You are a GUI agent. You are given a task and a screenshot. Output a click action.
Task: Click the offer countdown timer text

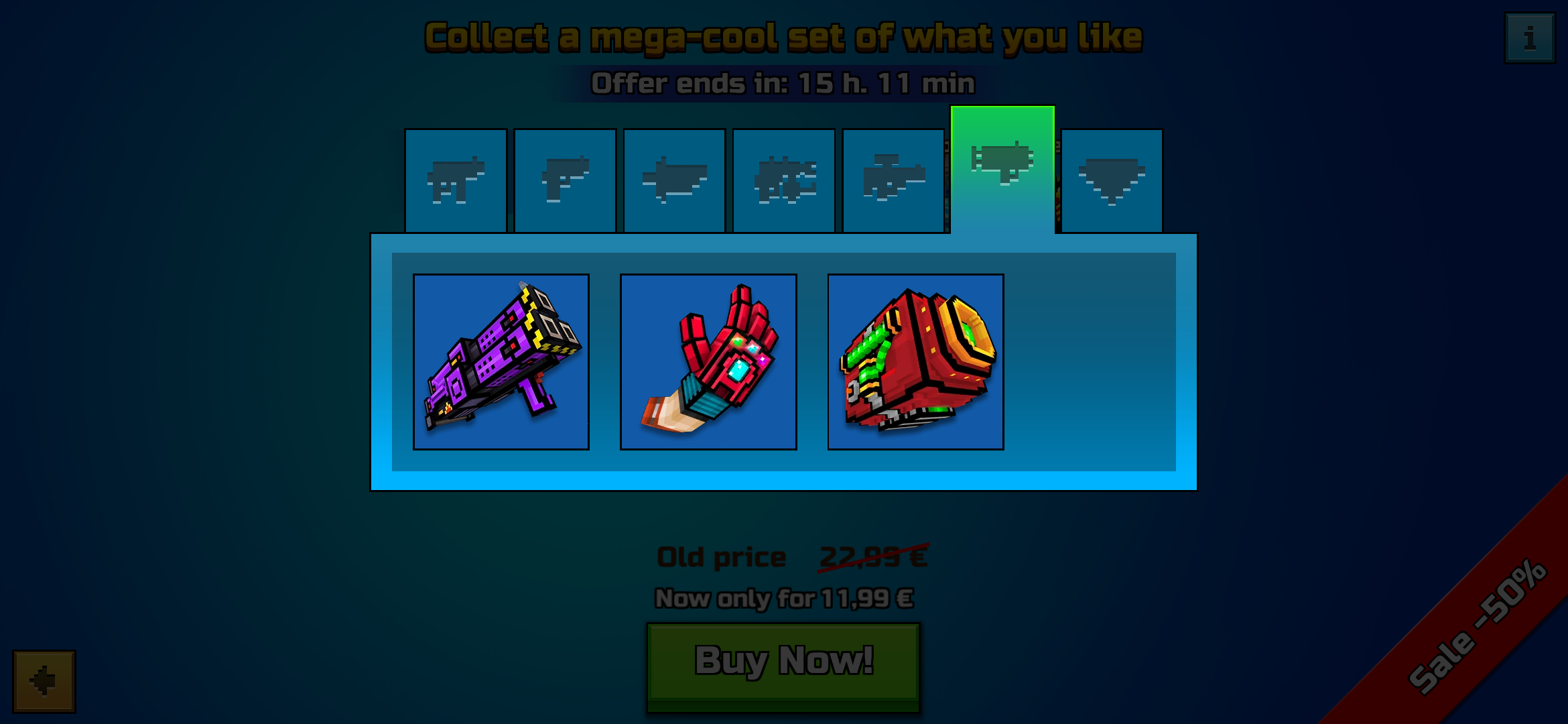[784, 84]
